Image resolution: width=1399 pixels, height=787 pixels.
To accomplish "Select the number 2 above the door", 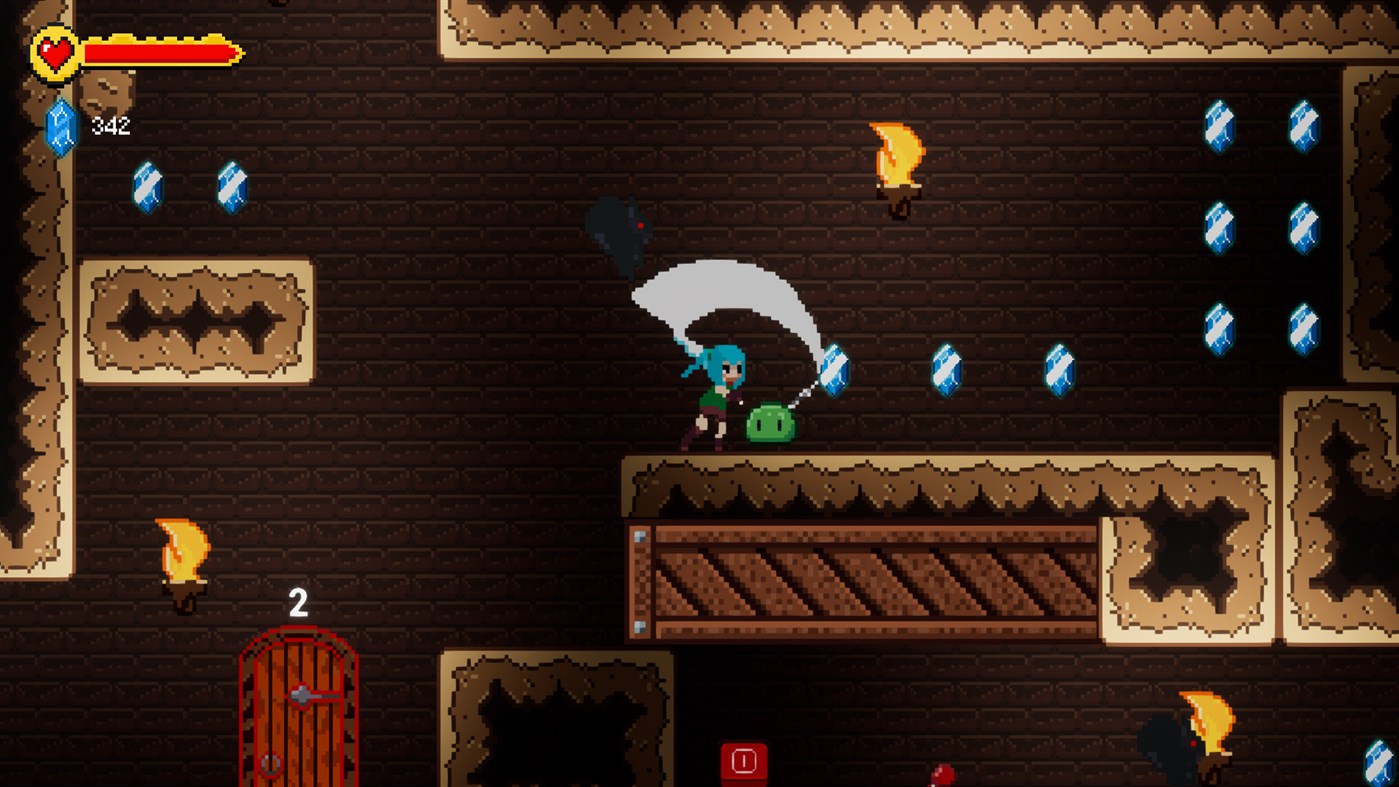I will pos(297,603).
